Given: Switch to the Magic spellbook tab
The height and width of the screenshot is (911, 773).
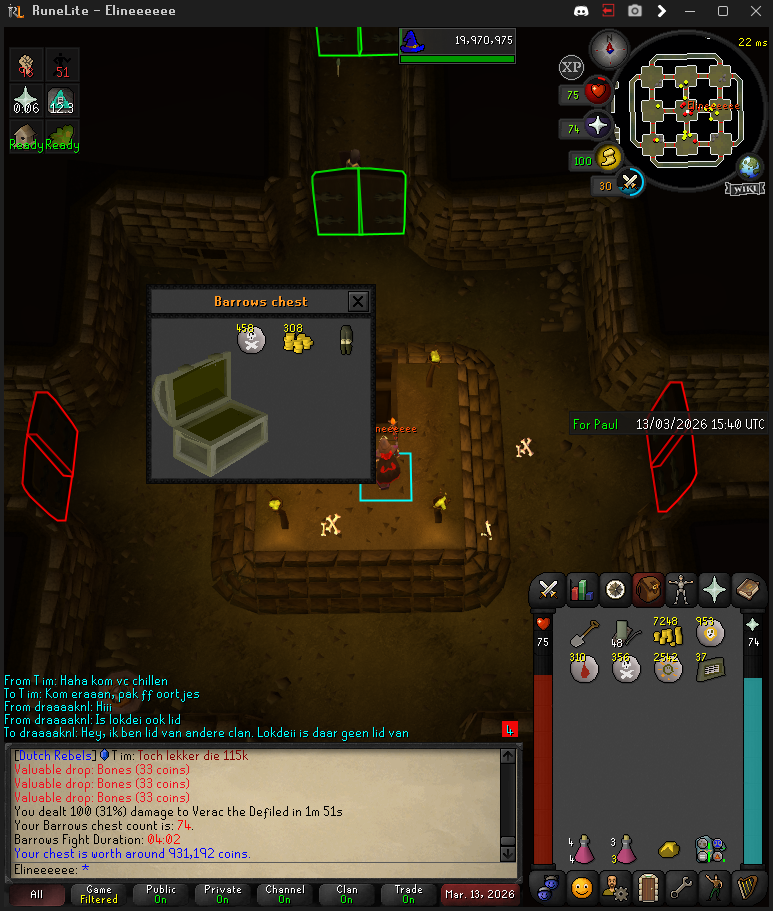Looking at the screenshot, I should [748, 588].
